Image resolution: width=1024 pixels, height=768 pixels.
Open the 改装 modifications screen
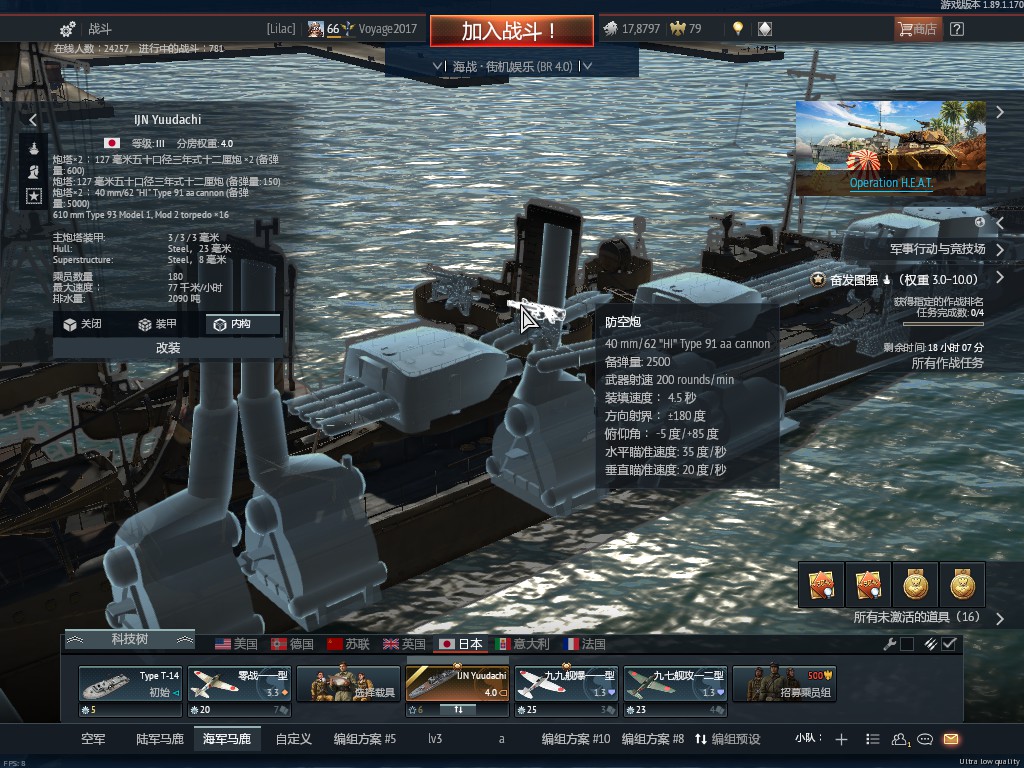coord(167,348)
